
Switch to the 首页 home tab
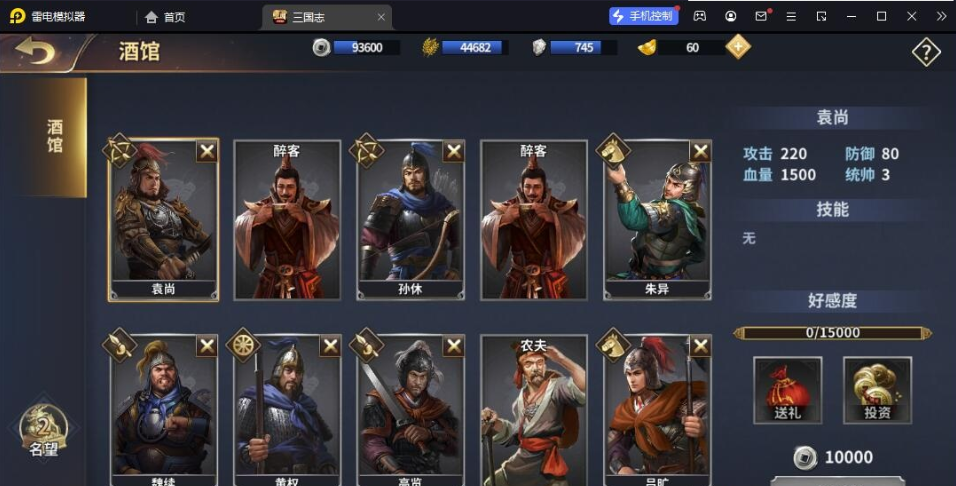point(166,17)
